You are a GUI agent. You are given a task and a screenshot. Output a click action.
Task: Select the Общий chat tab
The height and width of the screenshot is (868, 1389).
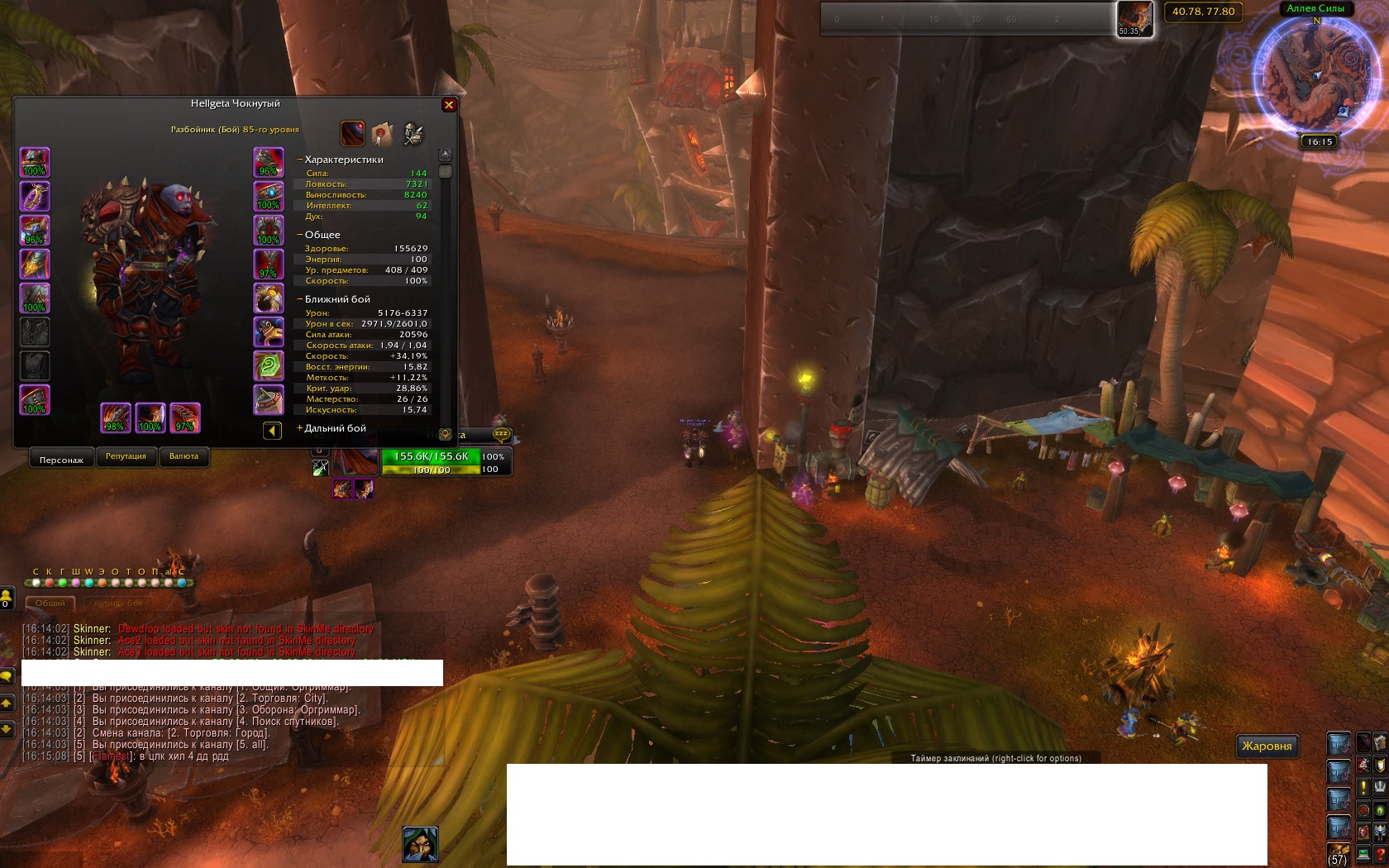pyautogui.click(x=50, y=603)
